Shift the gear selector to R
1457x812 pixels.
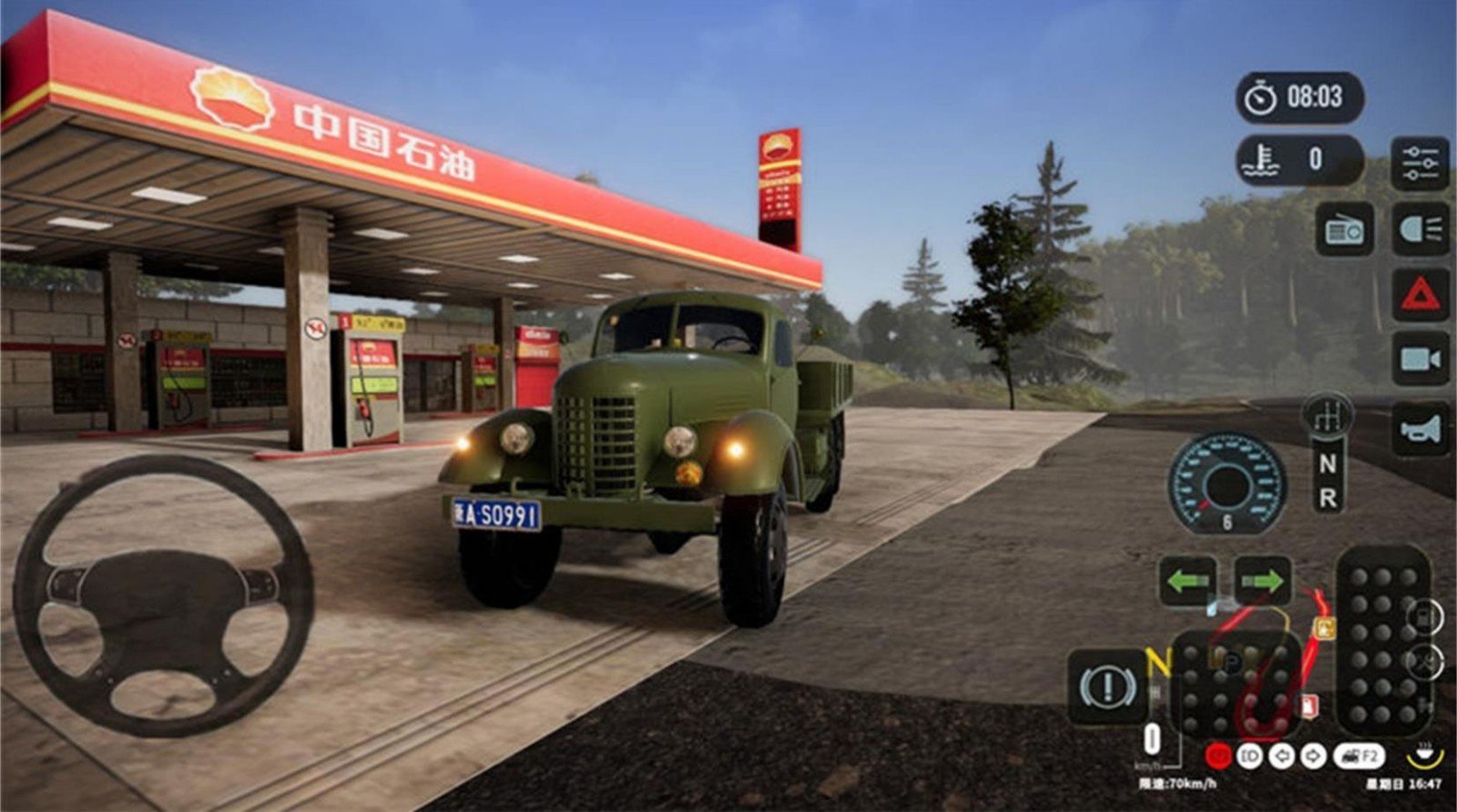pos(1328,499)
